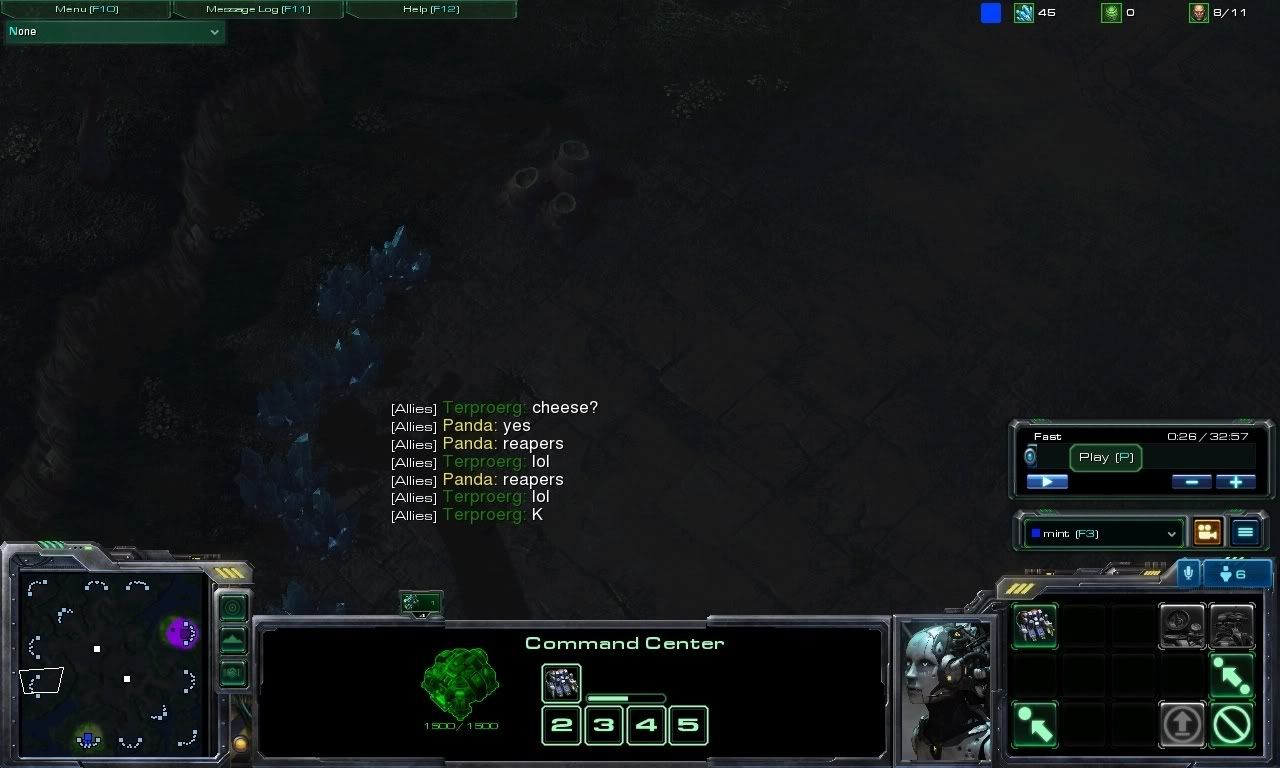Open the Message Log (F11)
Screen dimensions: 1280x768
coord(258,10)
